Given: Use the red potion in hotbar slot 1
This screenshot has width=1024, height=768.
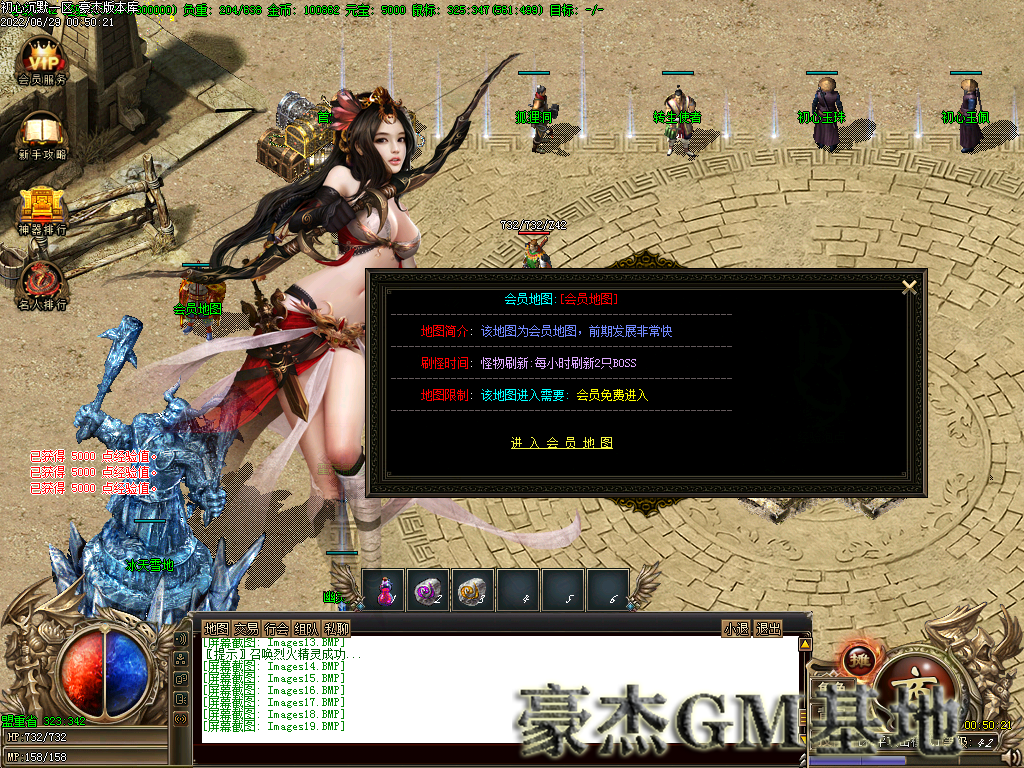Looking at the screenshot, I should pos(384,591).
